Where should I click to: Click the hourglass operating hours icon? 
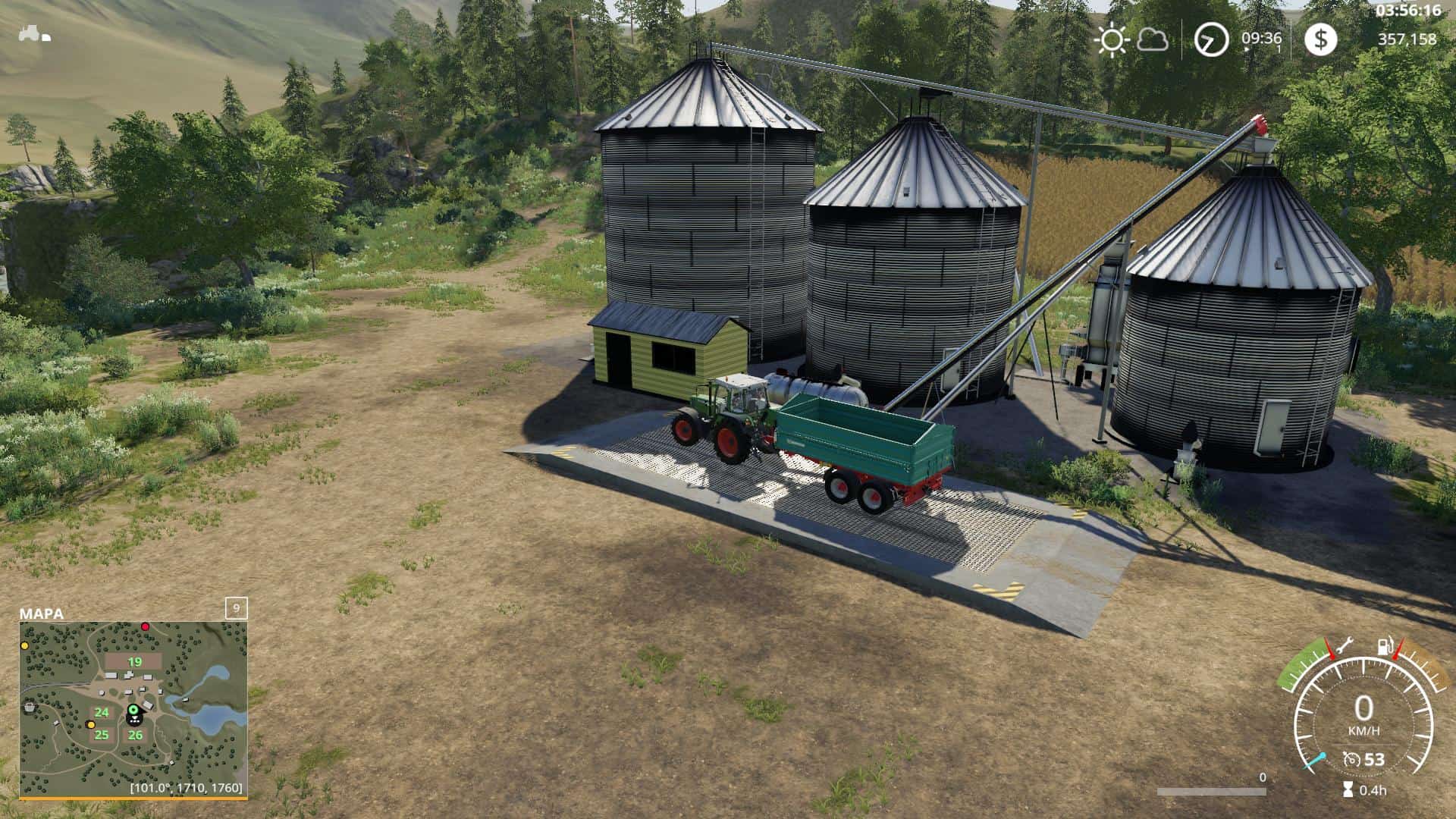tap(1348, 789)
